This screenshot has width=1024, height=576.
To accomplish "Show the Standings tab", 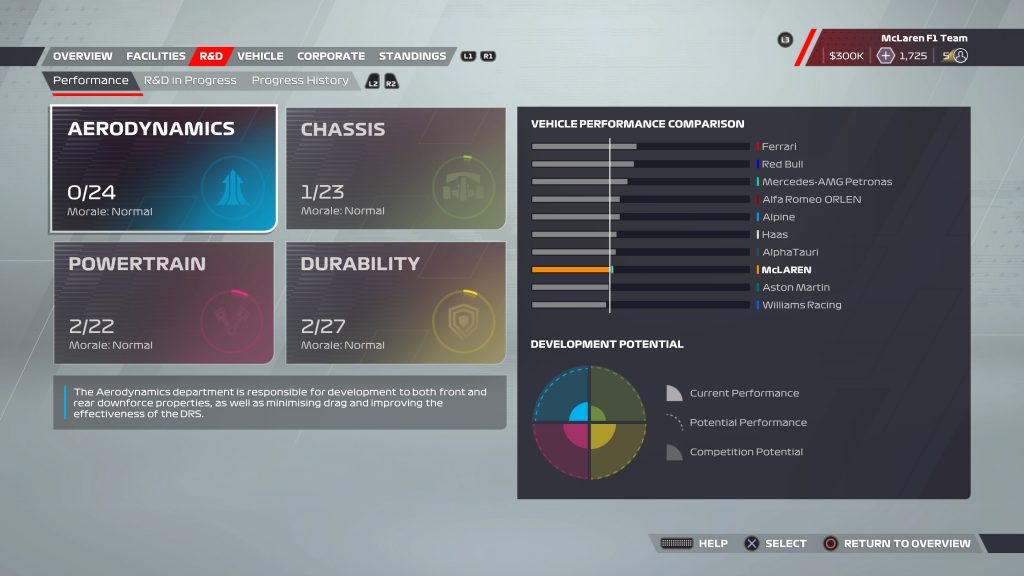I will [x=412, y=56].
